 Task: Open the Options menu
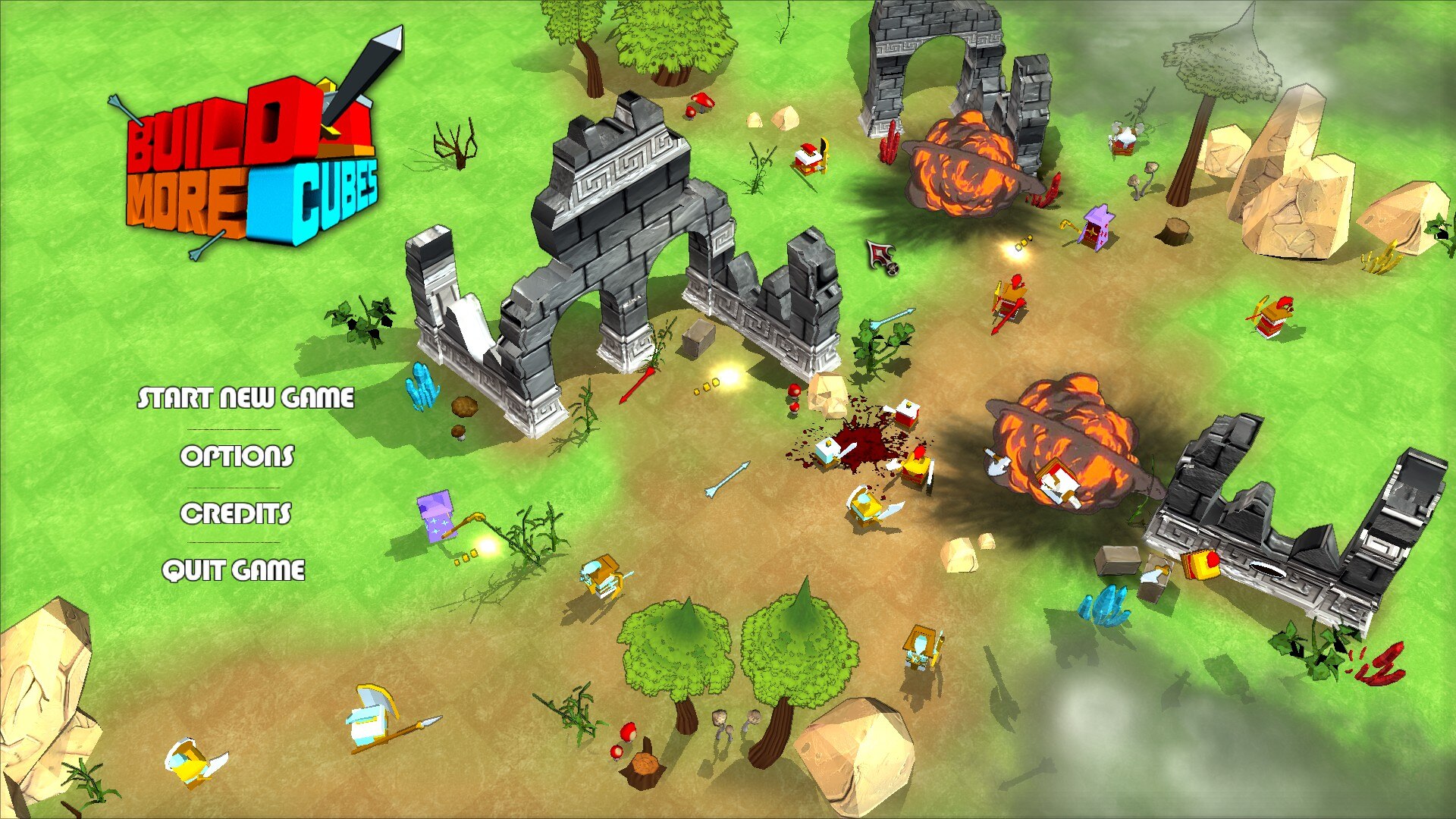237,455
